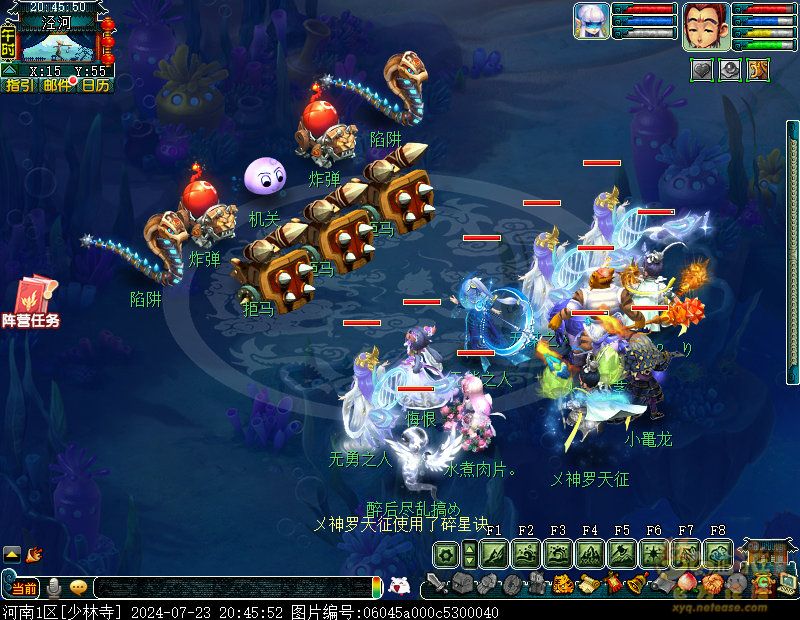
Task: Click the grey pearl status icon
Action: click(x=730, y=70)
